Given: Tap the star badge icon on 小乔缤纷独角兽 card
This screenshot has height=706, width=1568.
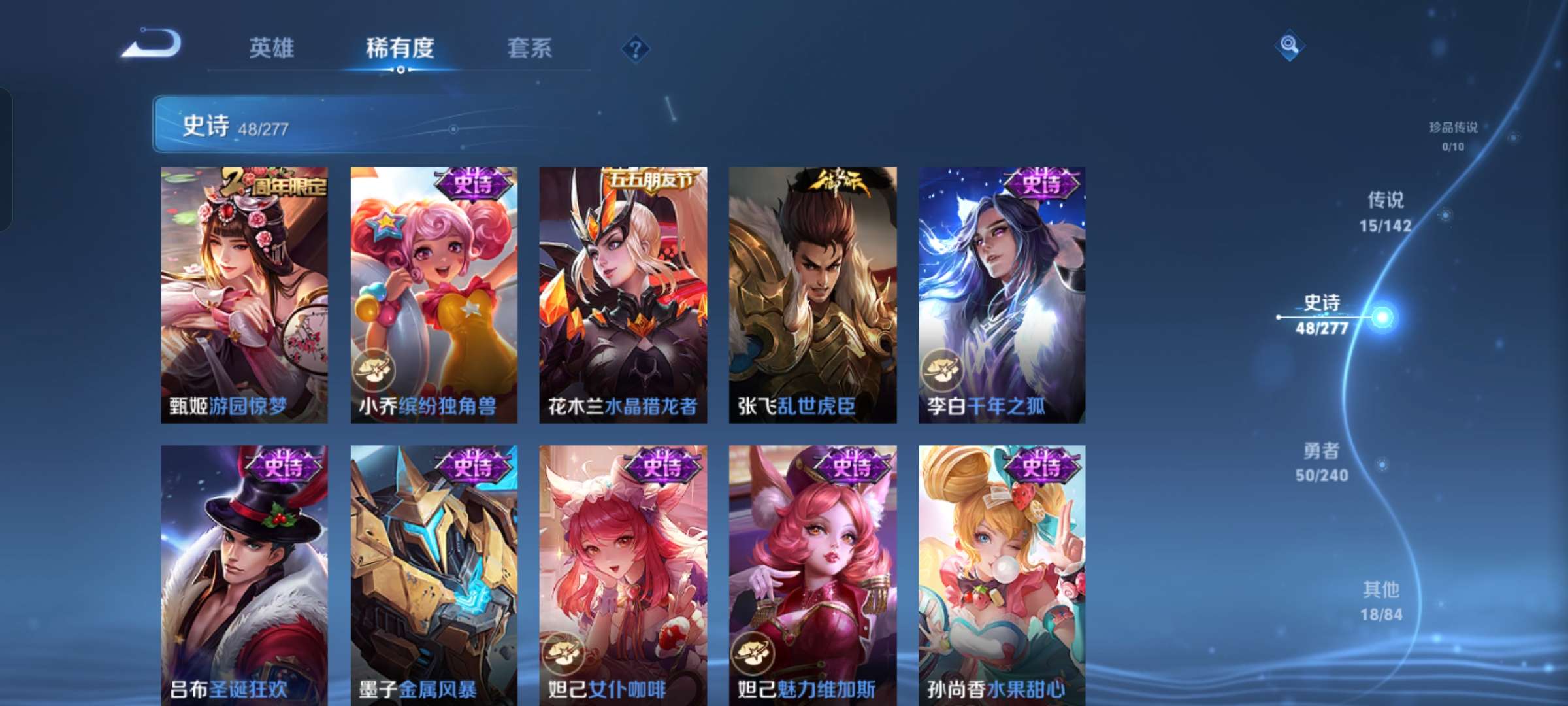Looking at the screenshot, I should coord(373,371).
